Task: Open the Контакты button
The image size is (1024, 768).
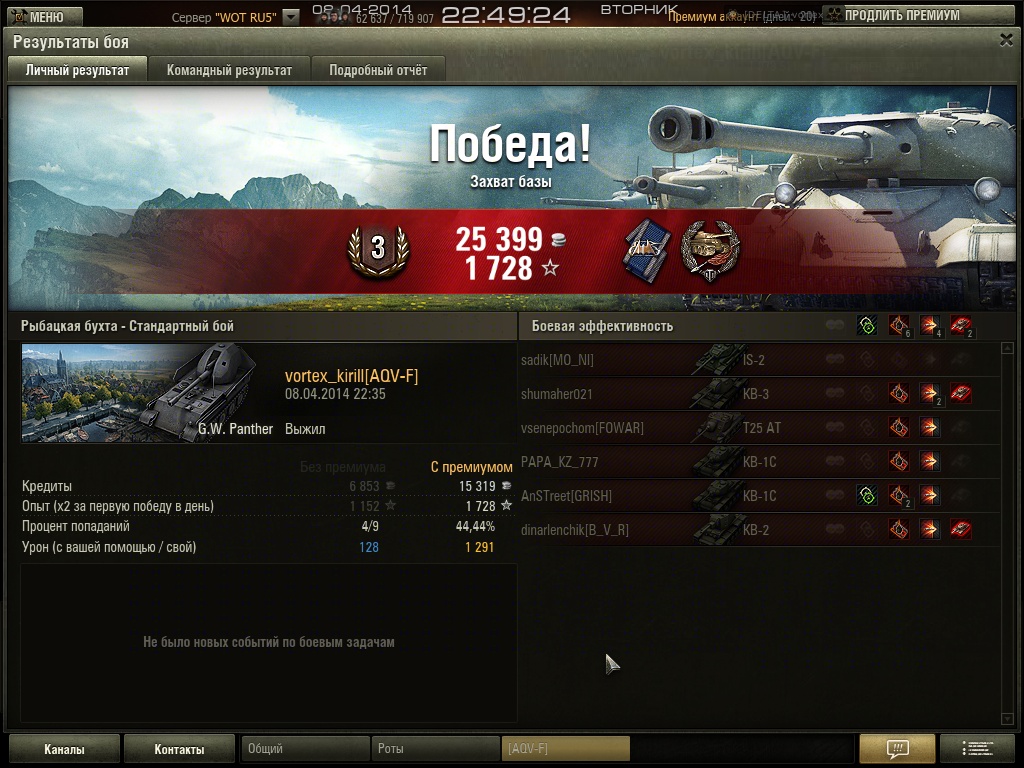Action: (x=179, y=749)
